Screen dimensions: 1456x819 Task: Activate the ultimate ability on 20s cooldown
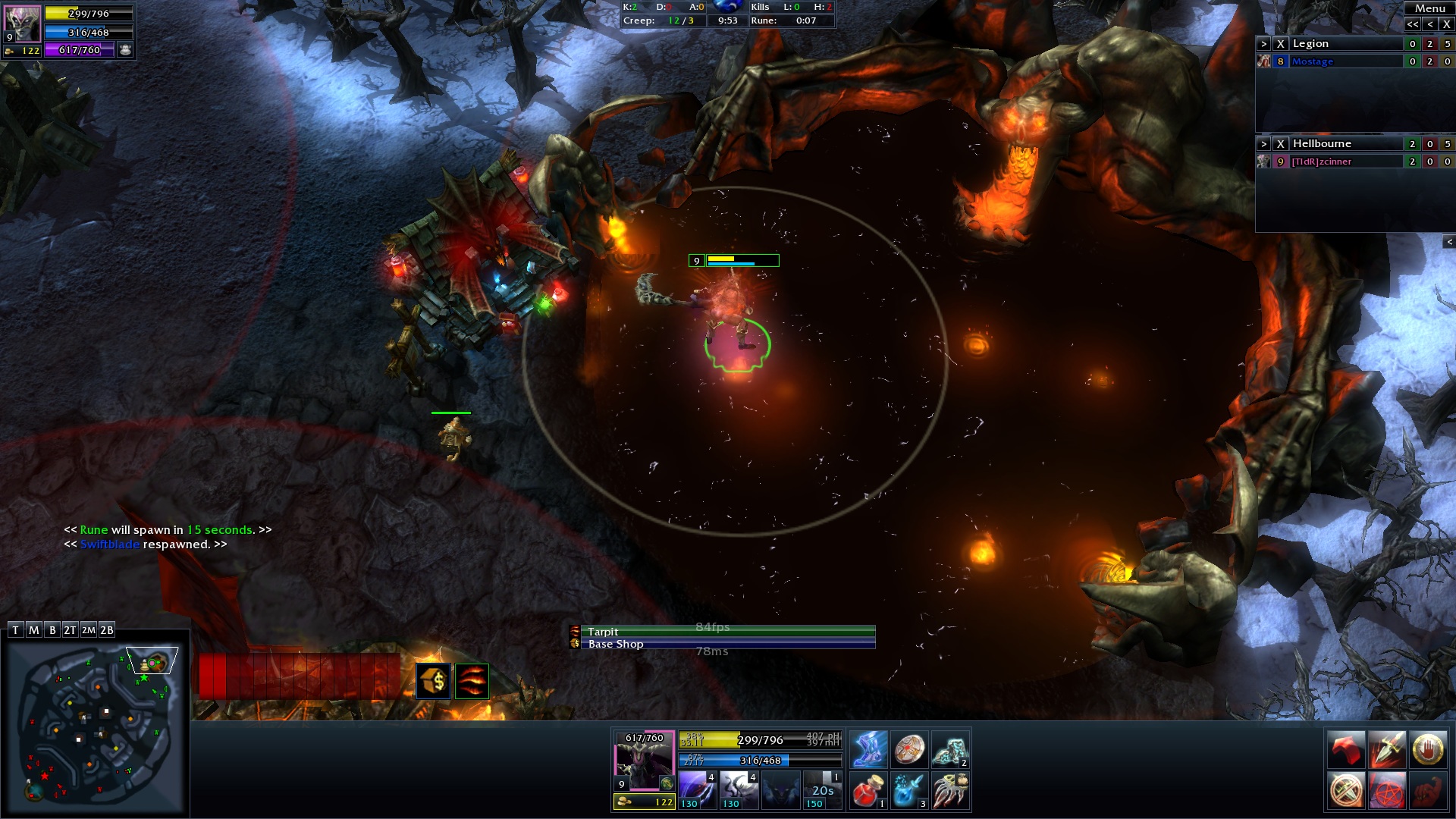(822, 790)
